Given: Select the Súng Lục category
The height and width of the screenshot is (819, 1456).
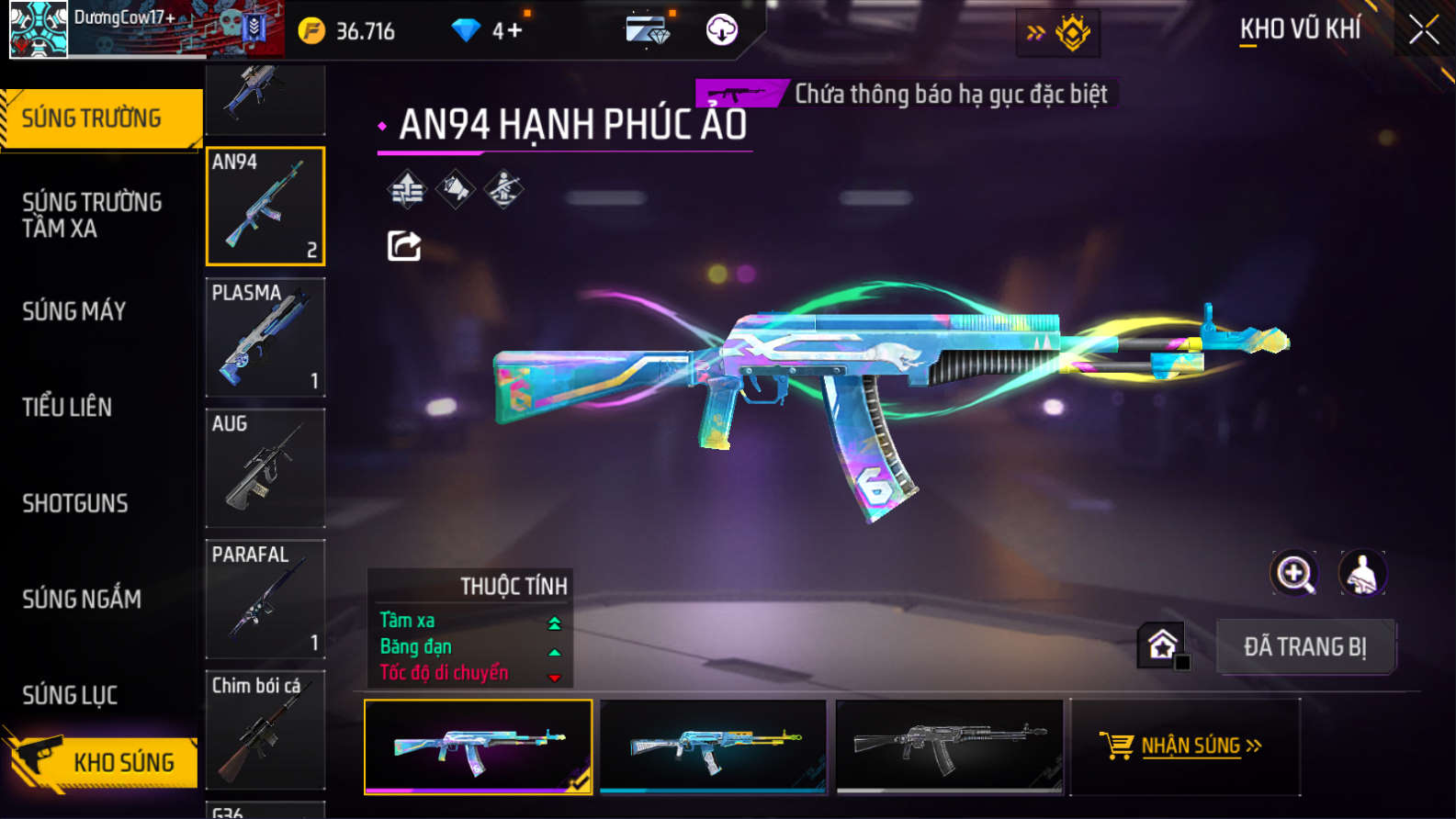Looking at the screenshot, I should 70,695.
